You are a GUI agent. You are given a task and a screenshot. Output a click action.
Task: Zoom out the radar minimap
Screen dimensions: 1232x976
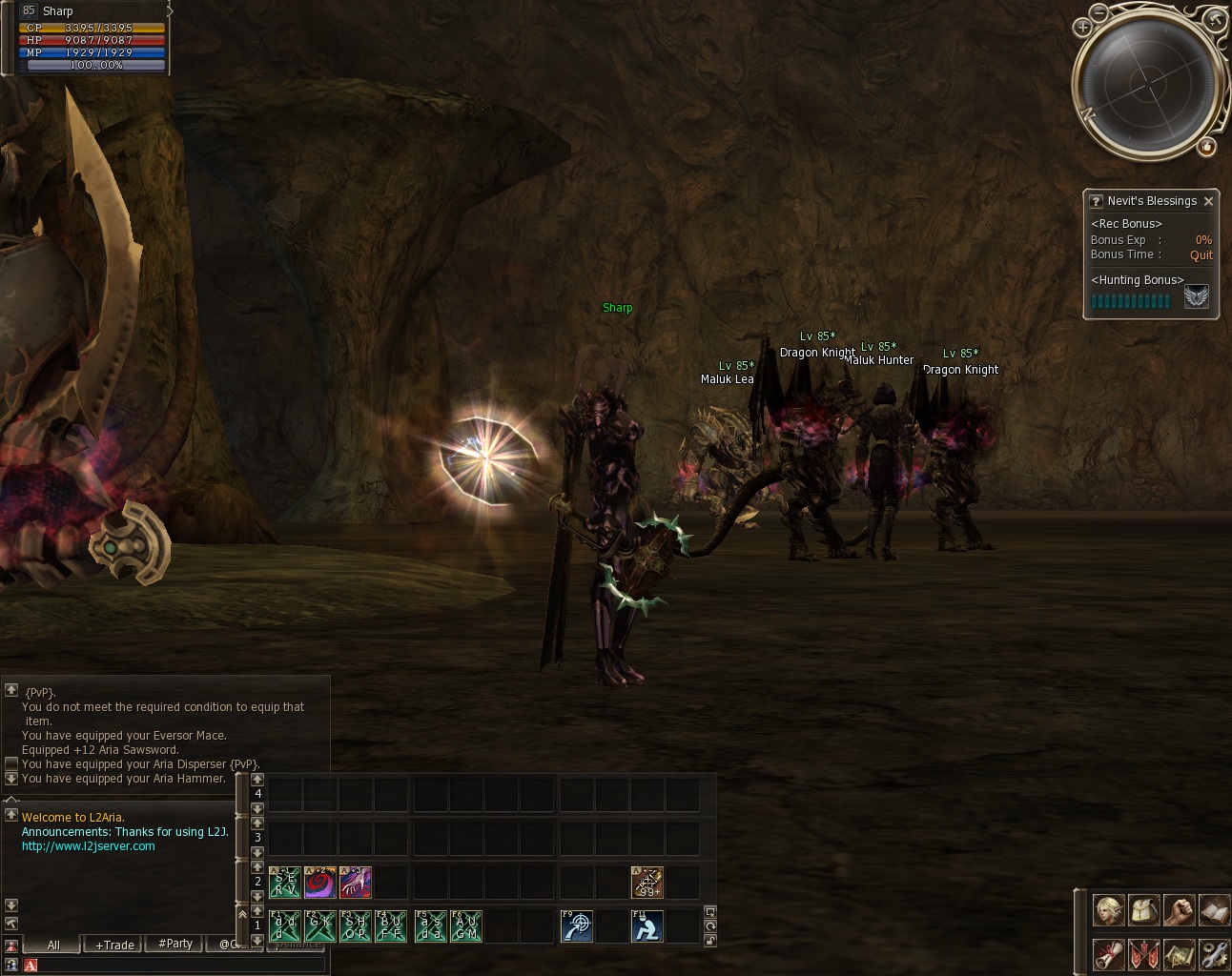tap(1099, 12)
